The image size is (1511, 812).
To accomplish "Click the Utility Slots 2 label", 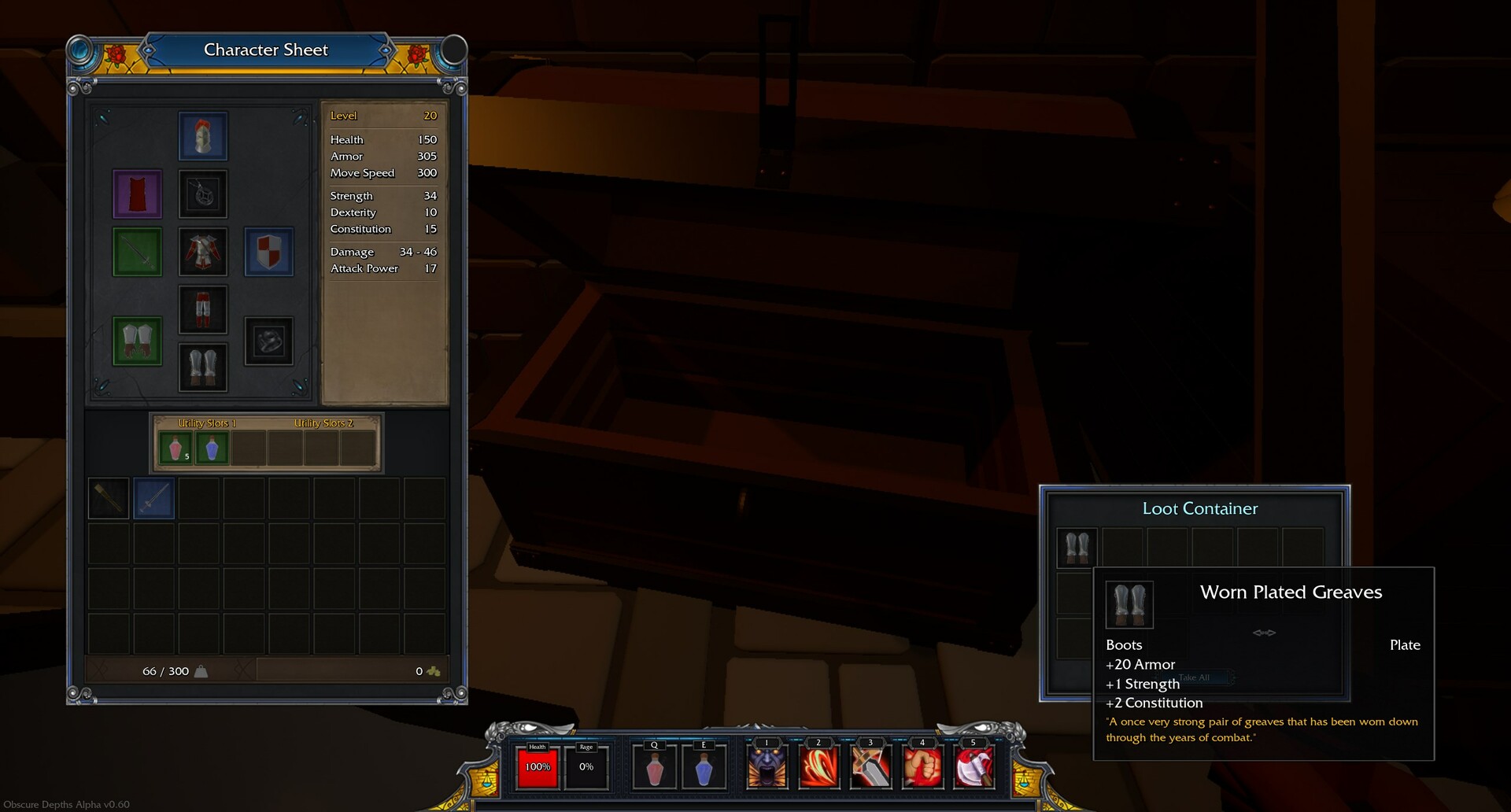I will pos(325,423).
